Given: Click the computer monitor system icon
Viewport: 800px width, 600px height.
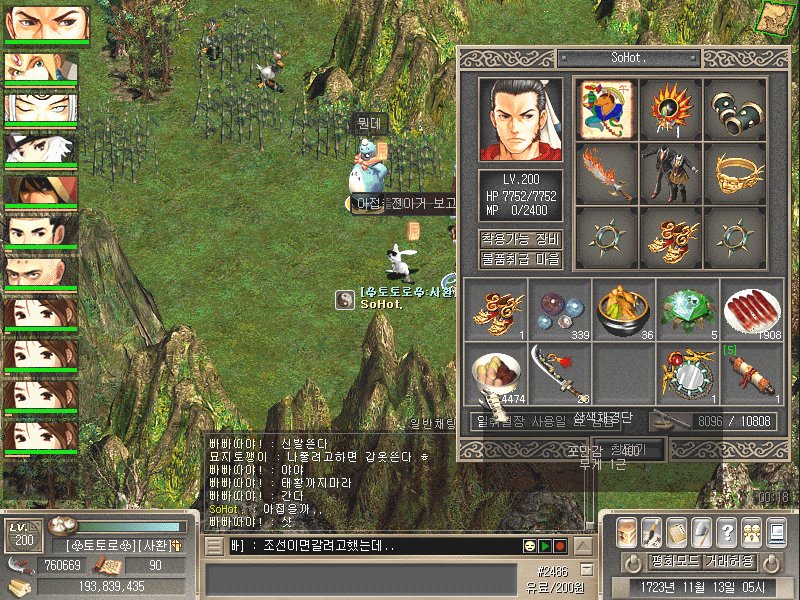Looking at the screenshot, I should (x=777, y=532).
